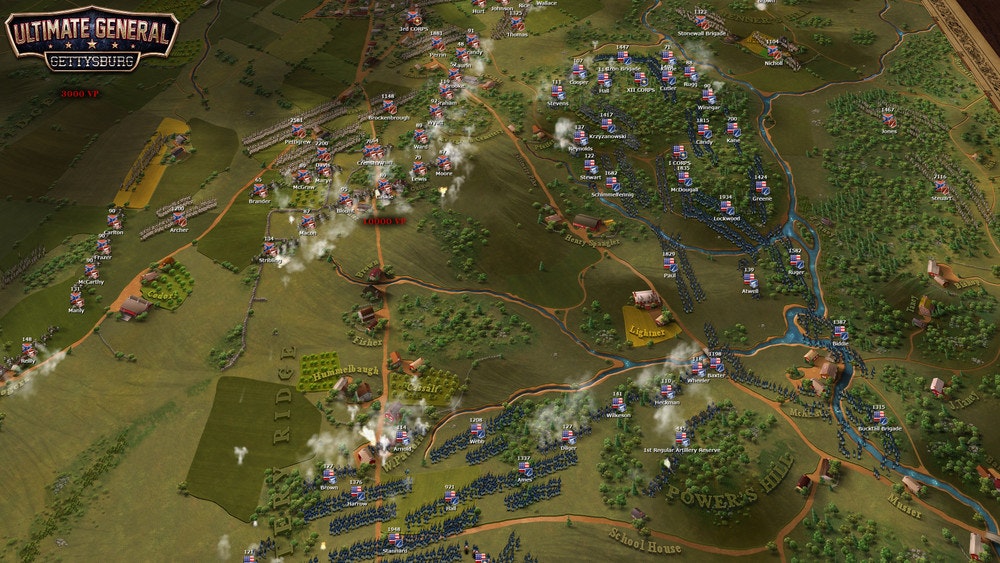Select Nicholl's Confederate unit flag

tap(772, 51)
